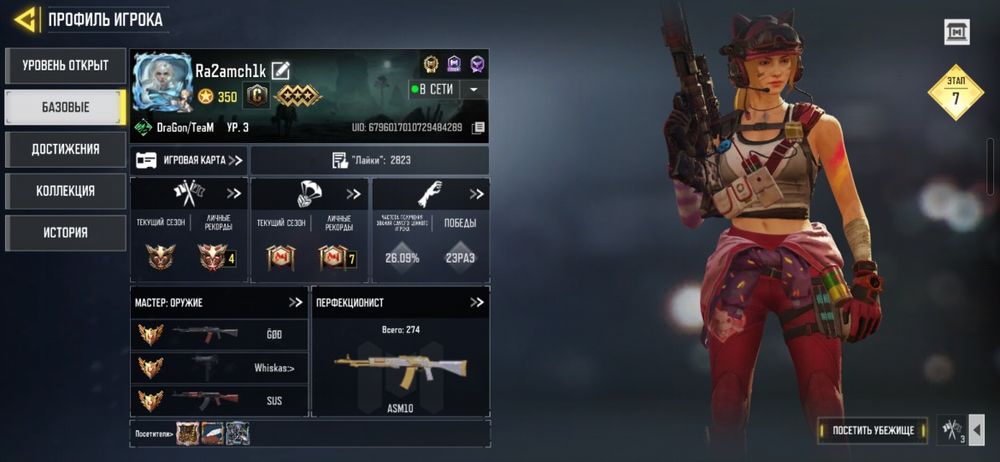Image resolution: width=1000 pixels, height=462 pixels.
Task: Select the ASM10 golden weapon thumbnail
Action: [x=400, y=370]
